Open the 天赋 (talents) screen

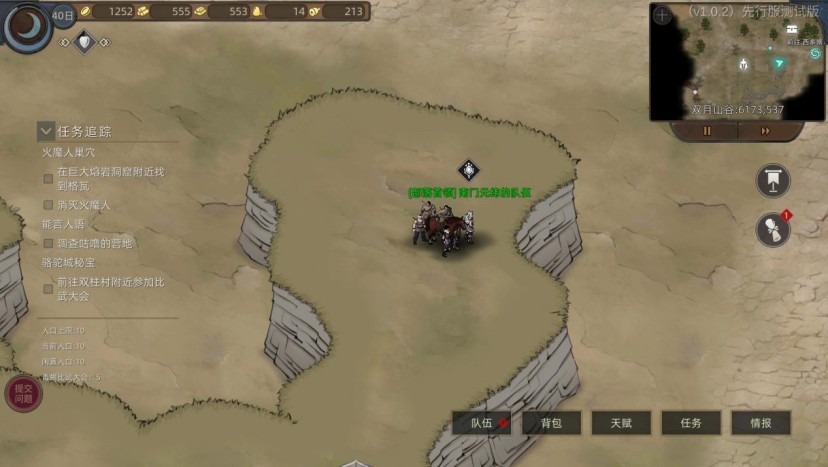point(621,423)
